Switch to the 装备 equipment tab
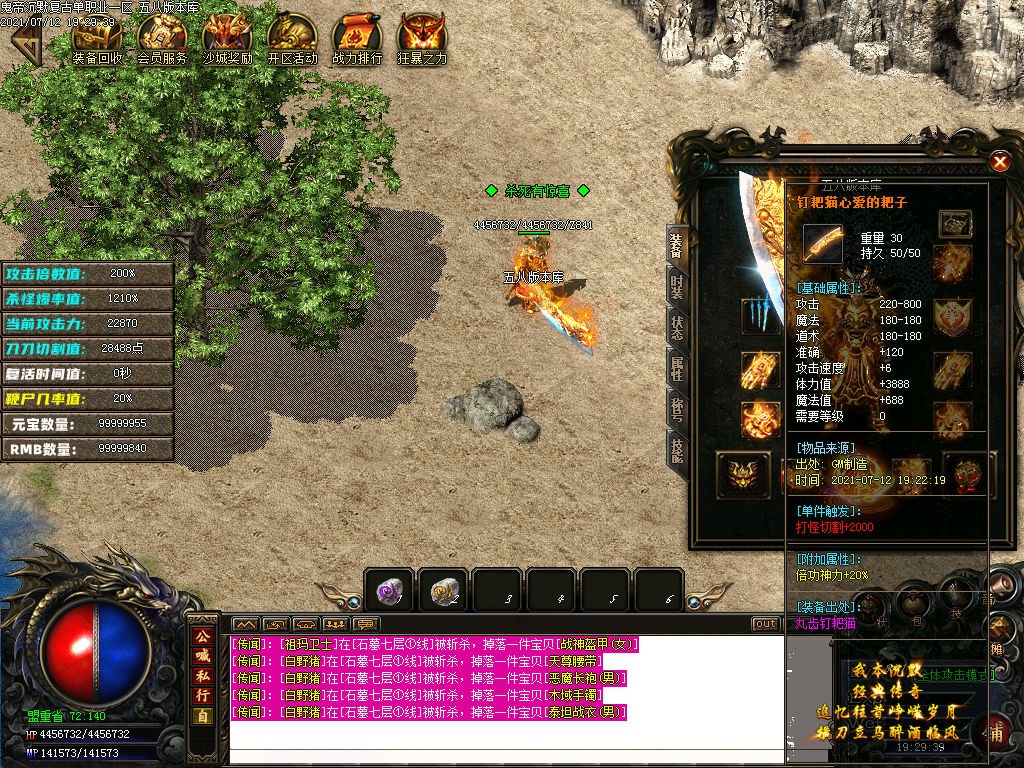 677,243
